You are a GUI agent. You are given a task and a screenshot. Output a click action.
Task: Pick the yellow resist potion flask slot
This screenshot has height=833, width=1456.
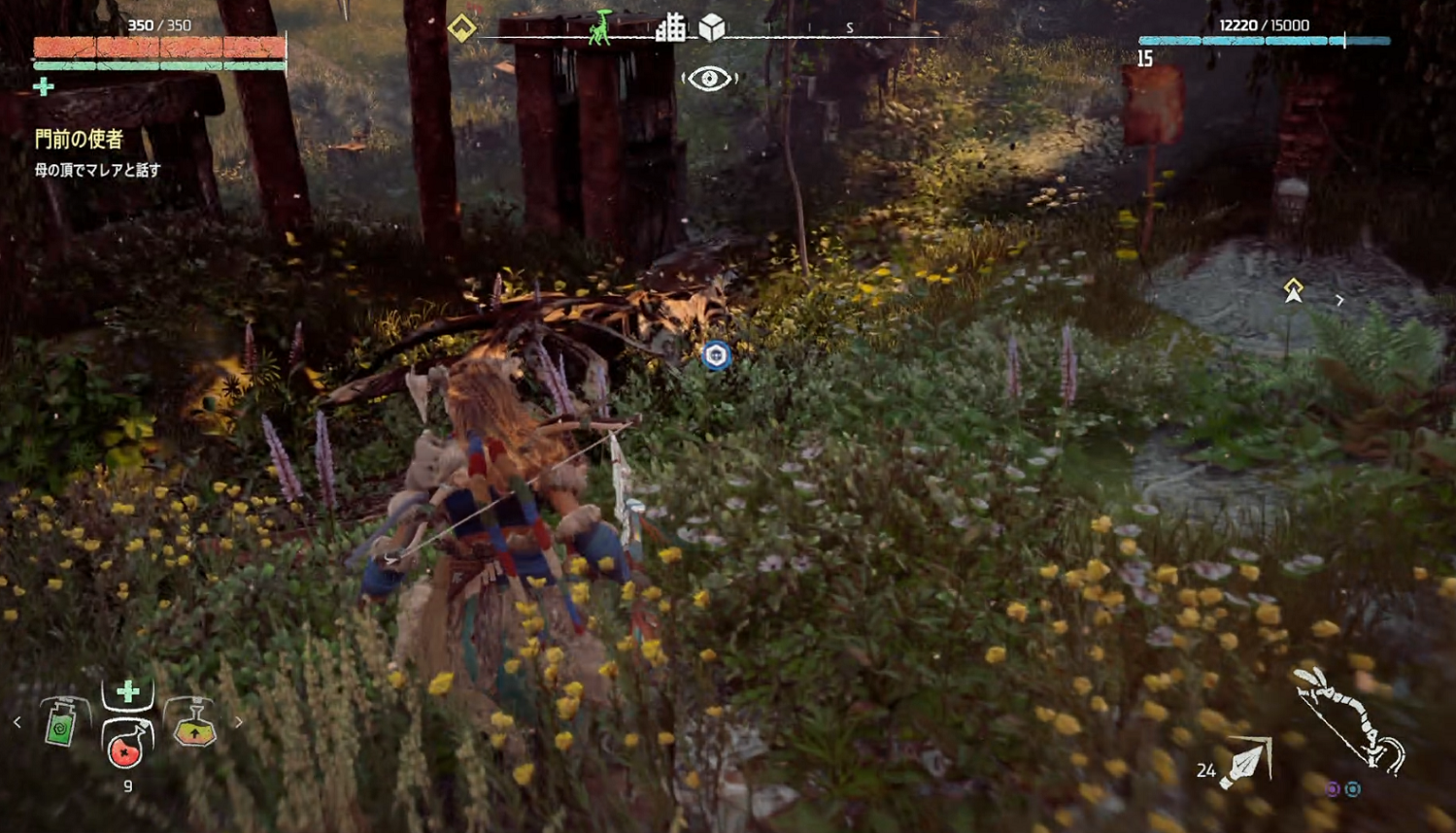193,723
